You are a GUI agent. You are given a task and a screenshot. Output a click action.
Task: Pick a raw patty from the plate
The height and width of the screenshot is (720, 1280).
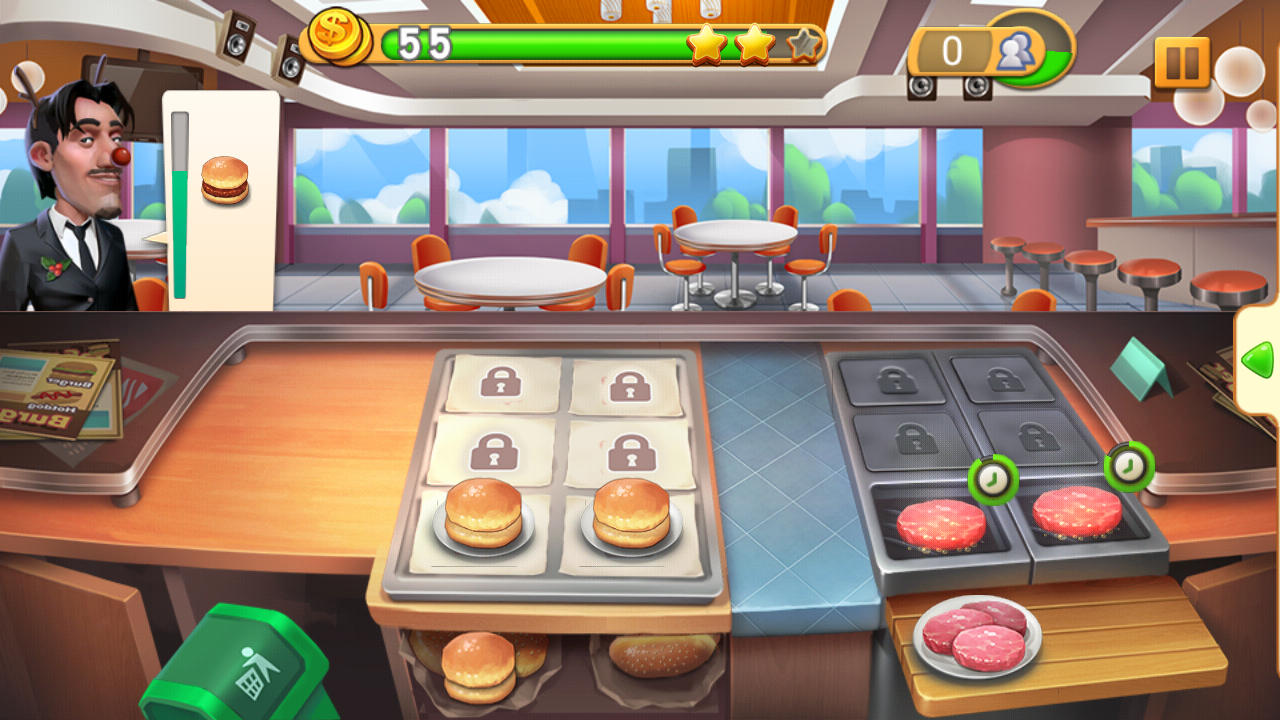click(x=976, y=636)
